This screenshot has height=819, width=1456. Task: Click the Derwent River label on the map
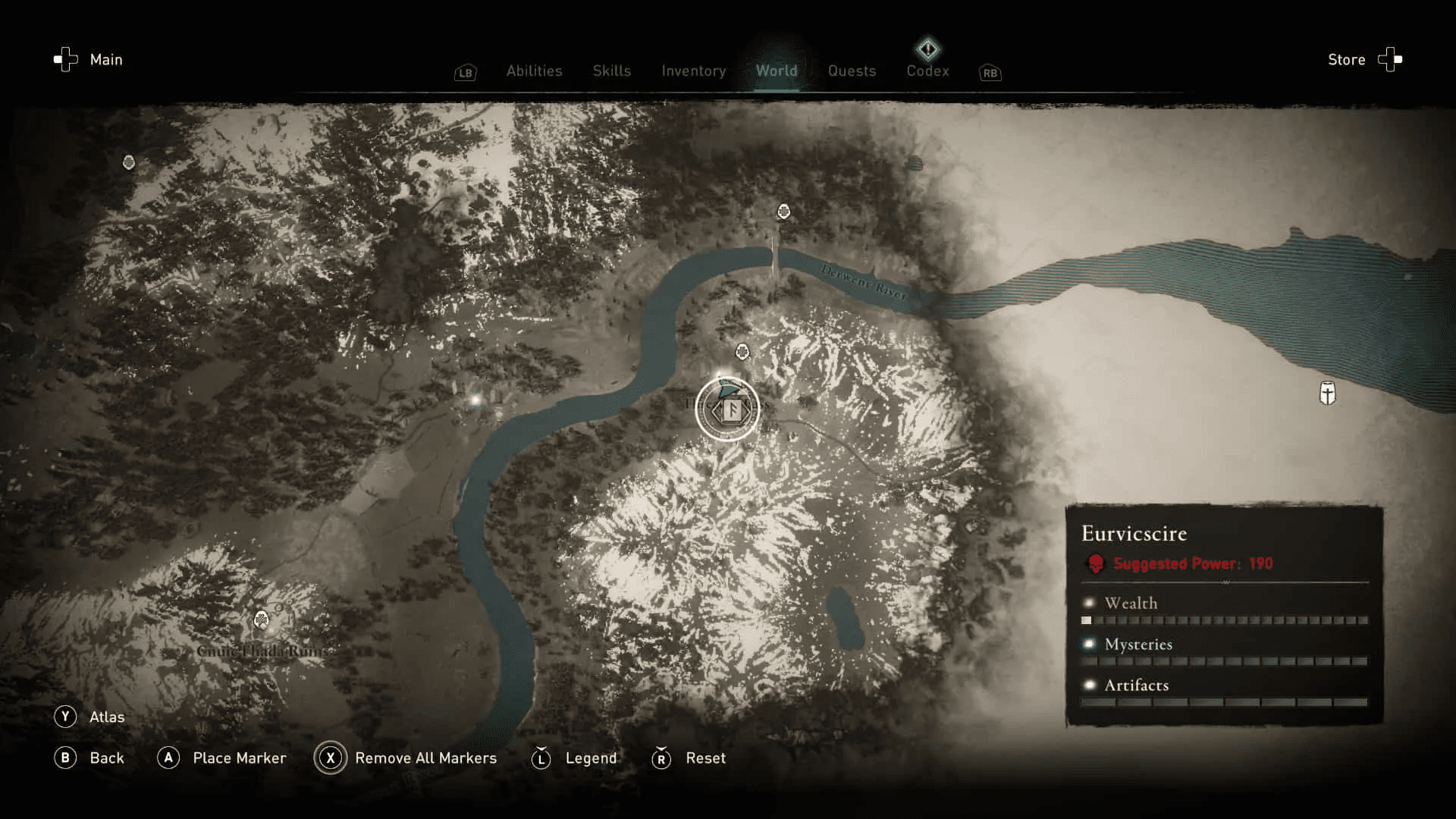862,281
